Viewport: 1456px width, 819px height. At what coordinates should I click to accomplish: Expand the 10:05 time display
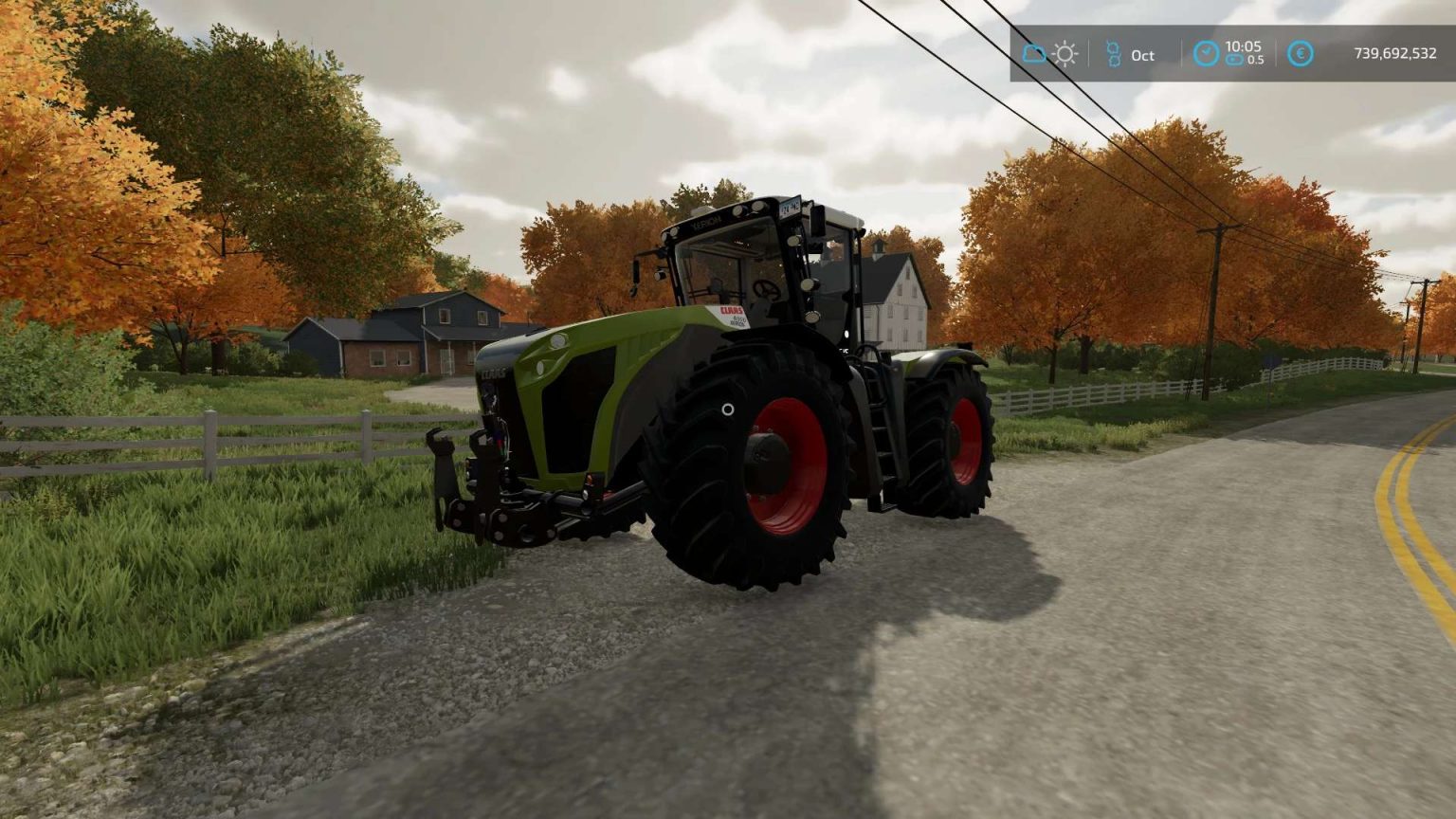tap(1243, 46)
